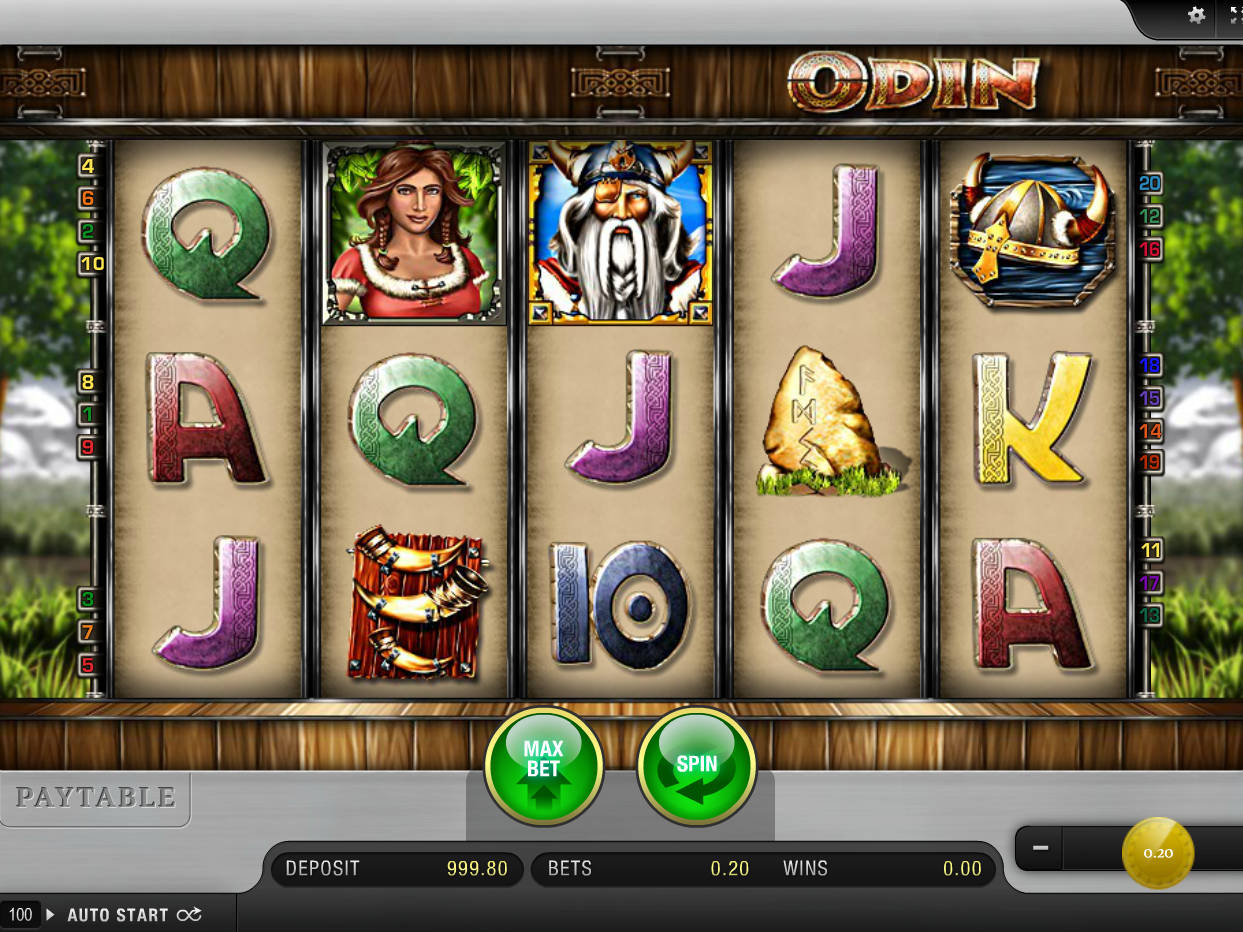1243x932 pixels.
Task: Choose the payline 10 marker
Action: coord(92,263)
